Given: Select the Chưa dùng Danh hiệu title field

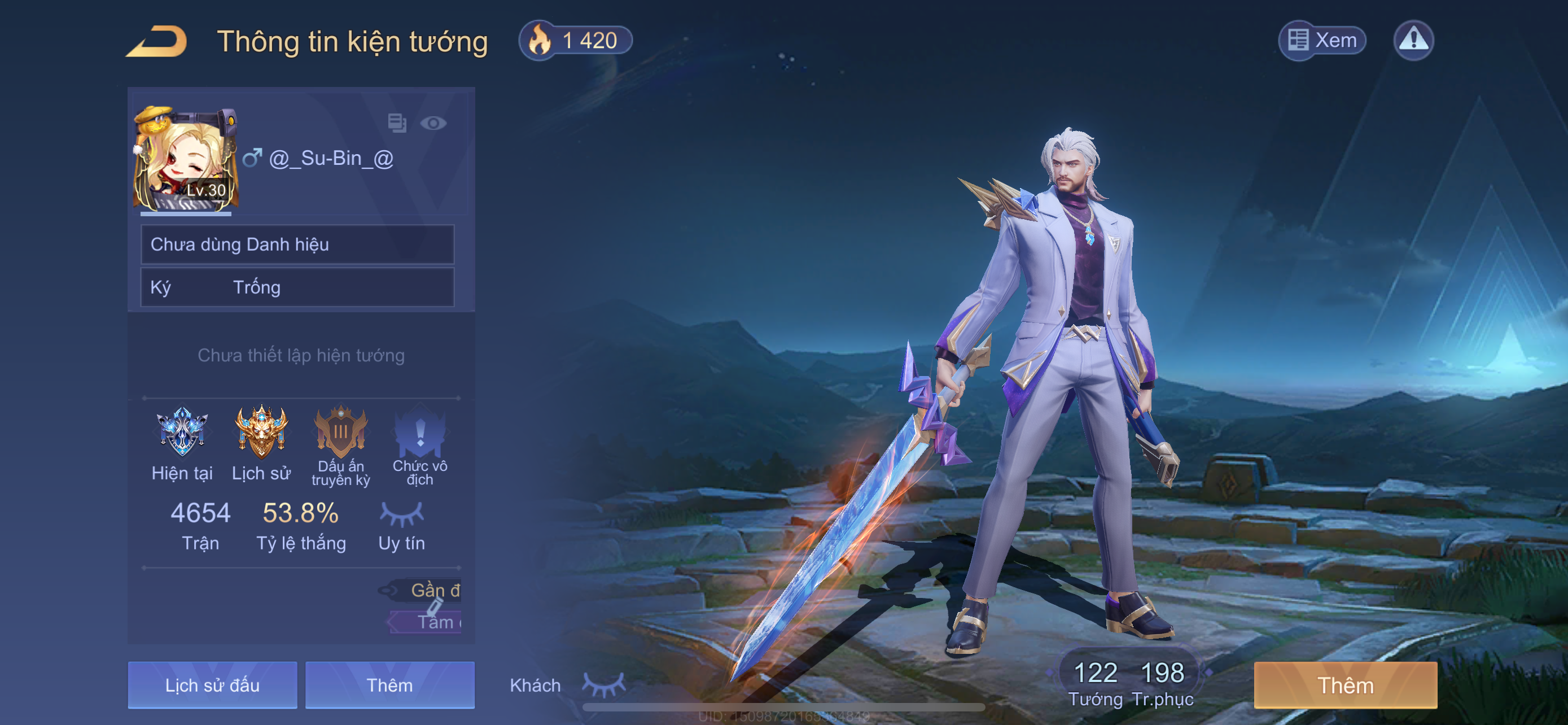Looking at the screenshot, I should pyautogui.click(x=297, y=244).
